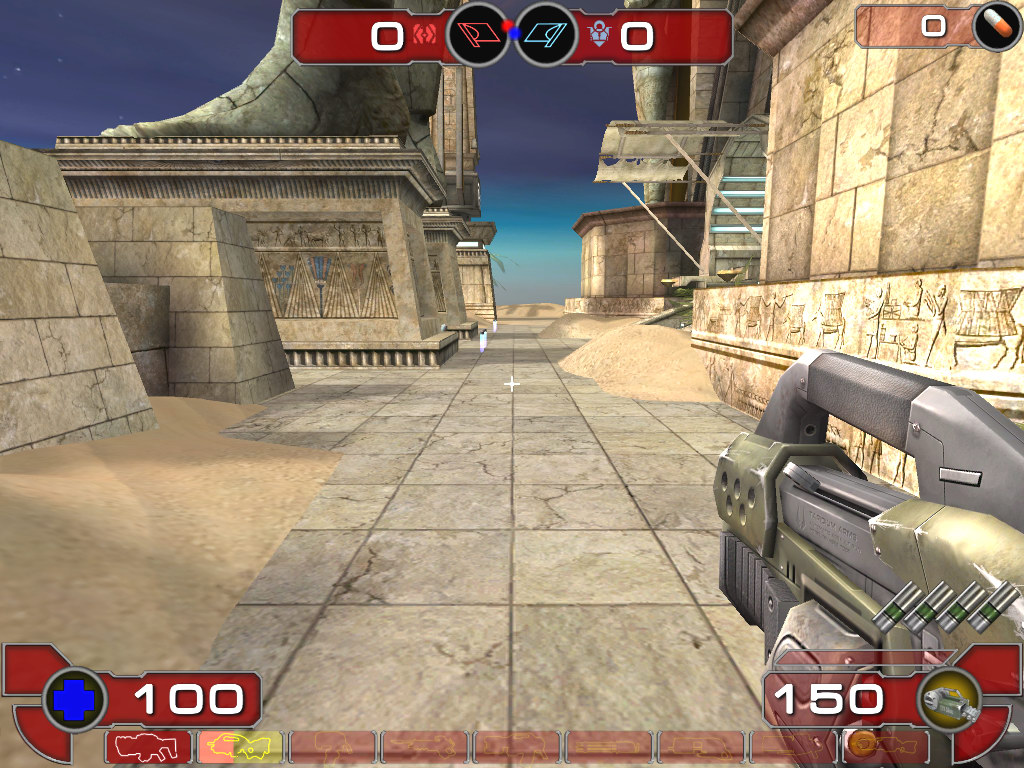The image size is (1024, 768).
Task: Click the blue team flag icon
Action: coord(546,36)
